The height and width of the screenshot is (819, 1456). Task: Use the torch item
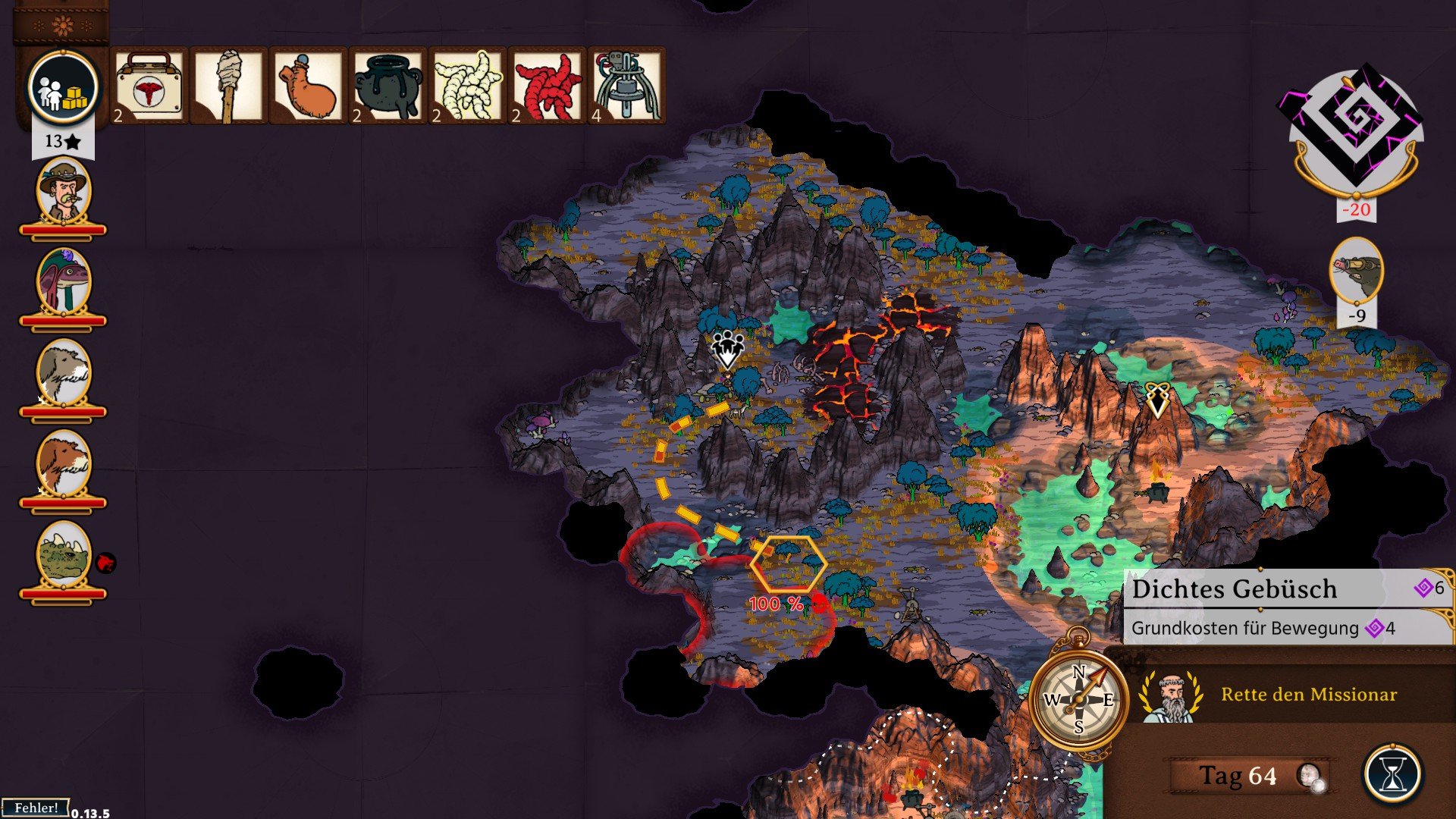tap(228, 86)
